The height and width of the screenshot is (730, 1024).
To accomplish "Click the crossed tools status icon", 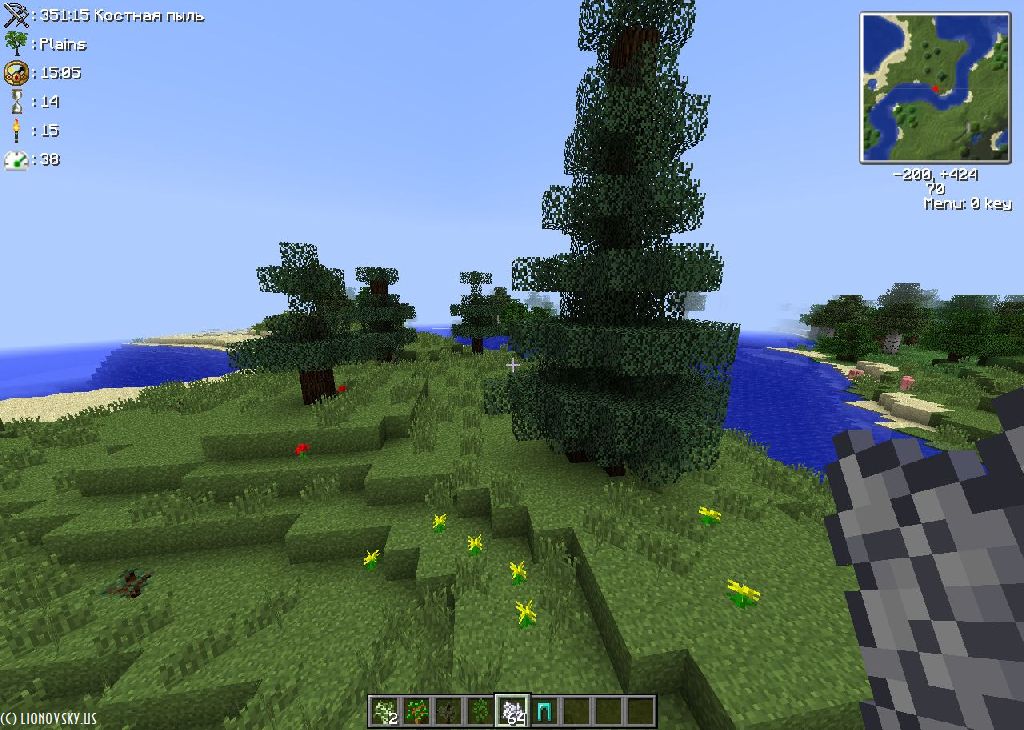I will (16, 15).
